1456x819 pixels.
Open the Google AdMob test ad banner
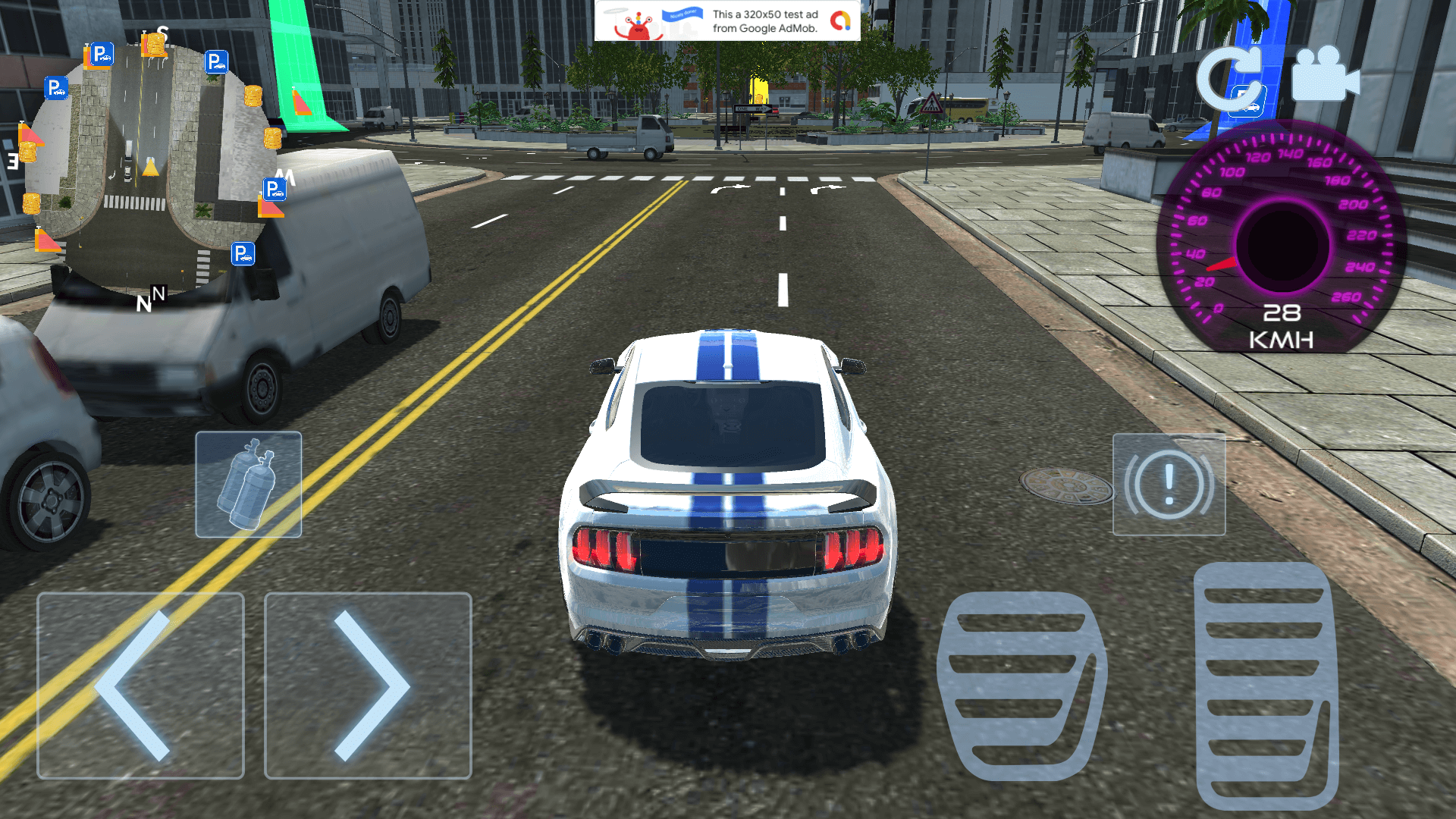coord(727,20)
